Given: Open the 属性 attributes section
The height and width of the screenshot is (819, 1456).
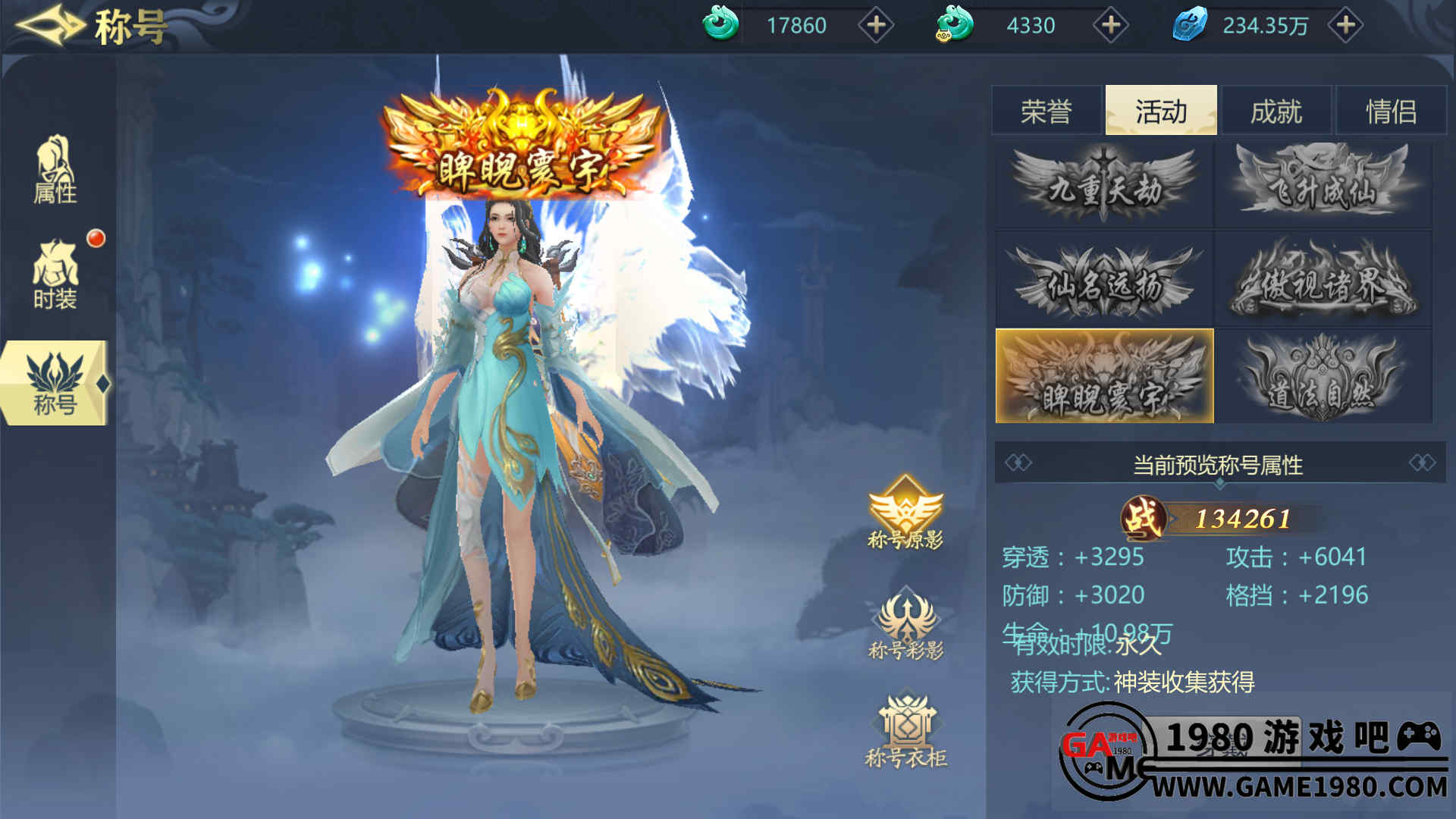Looking at the screenshot, I should click(x=55, y=171).
